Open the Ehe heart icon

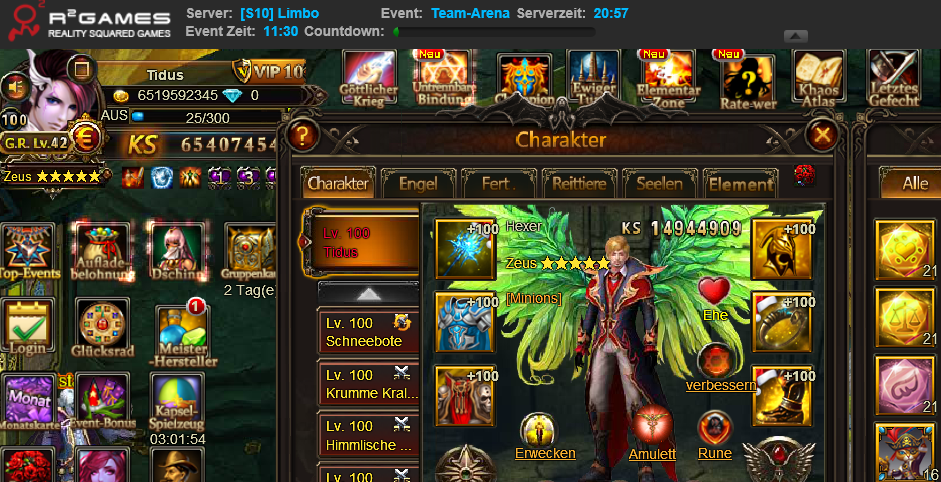714,292
